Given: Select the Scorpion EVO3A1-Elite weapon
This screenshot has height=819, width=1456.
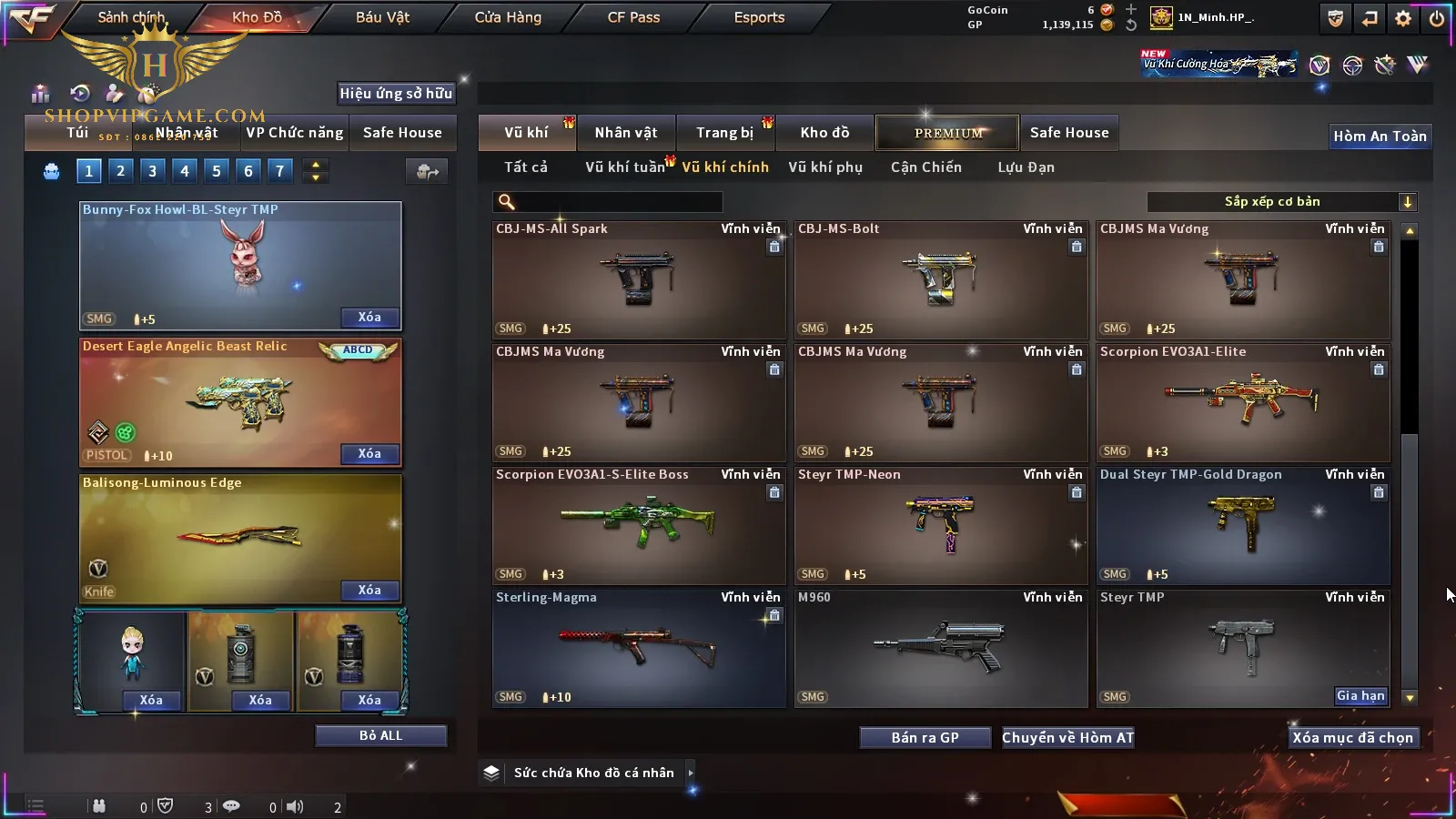Looking at the screenshot, I should tap(1243, 402).
